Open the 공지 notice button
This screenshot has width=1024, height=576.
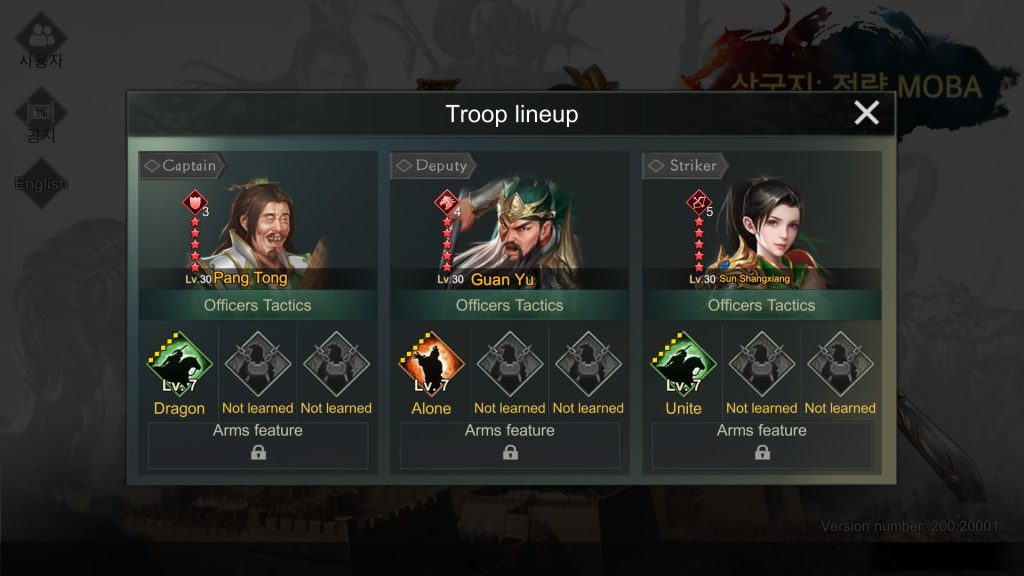[x=41, y=117]
